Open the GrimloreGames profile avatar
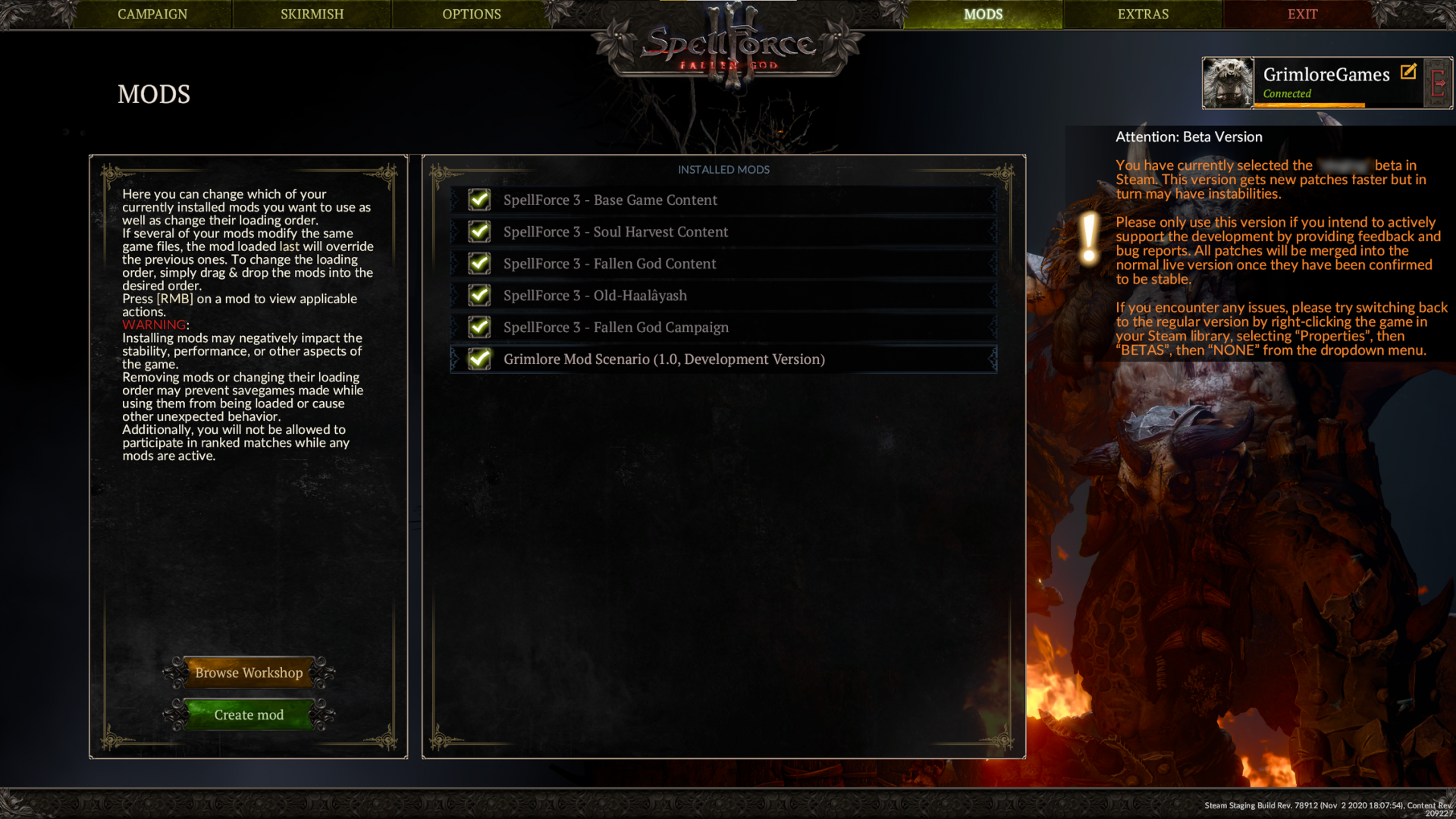The height and width of the screenshot is (819, 1456). coord(1228,83)
